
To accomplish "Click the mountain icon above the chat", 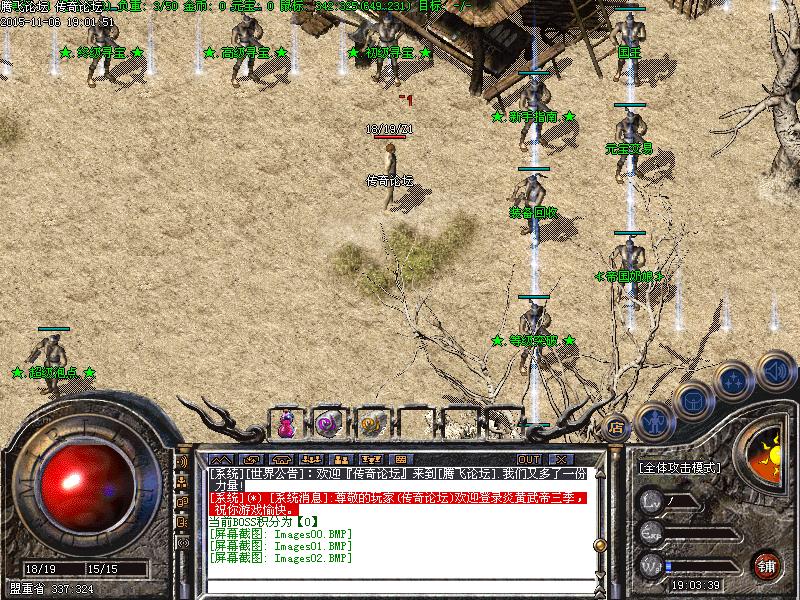I will (220, 459).
